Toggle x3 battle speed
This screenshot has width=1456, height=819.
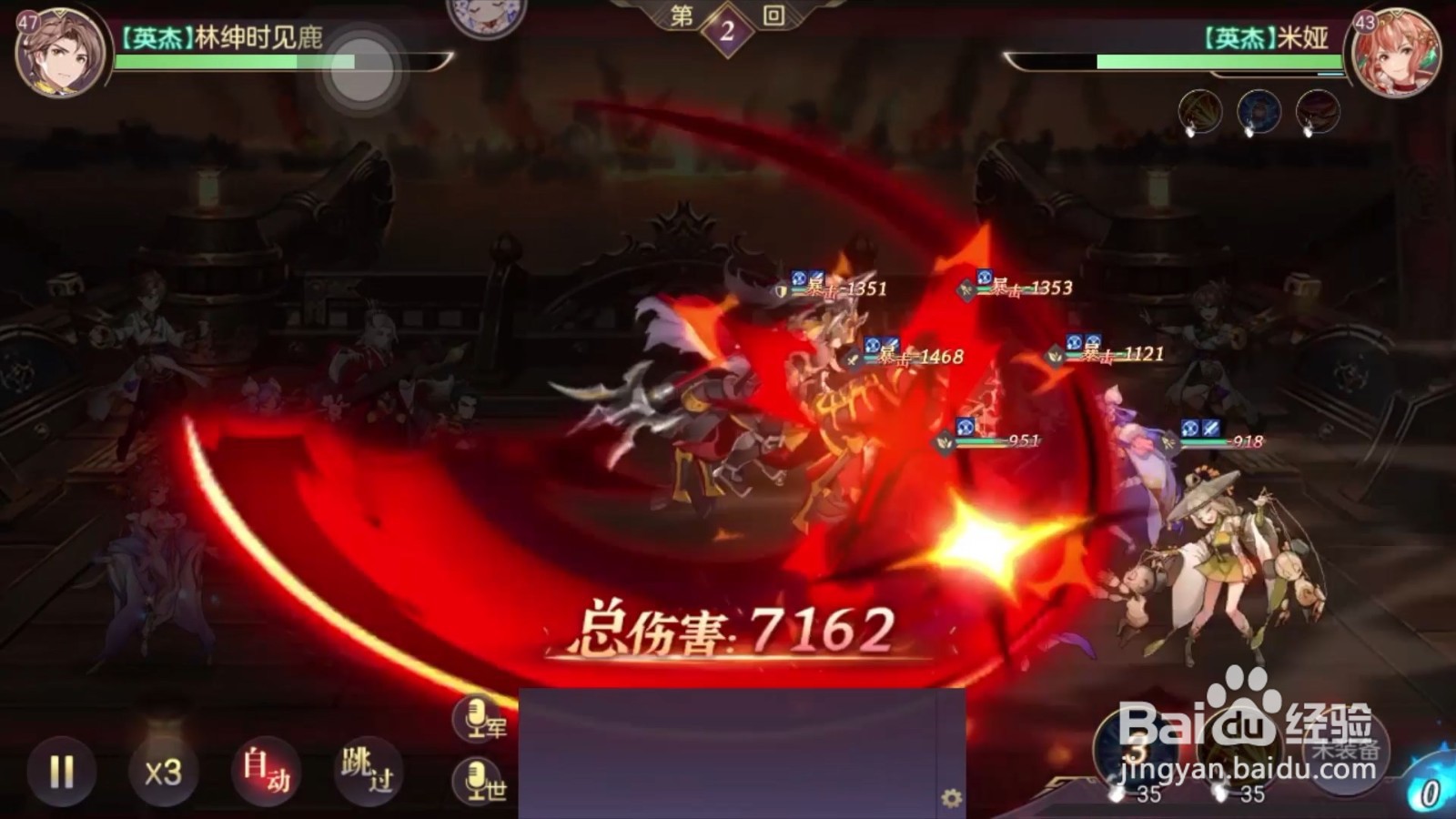[163, 769]
